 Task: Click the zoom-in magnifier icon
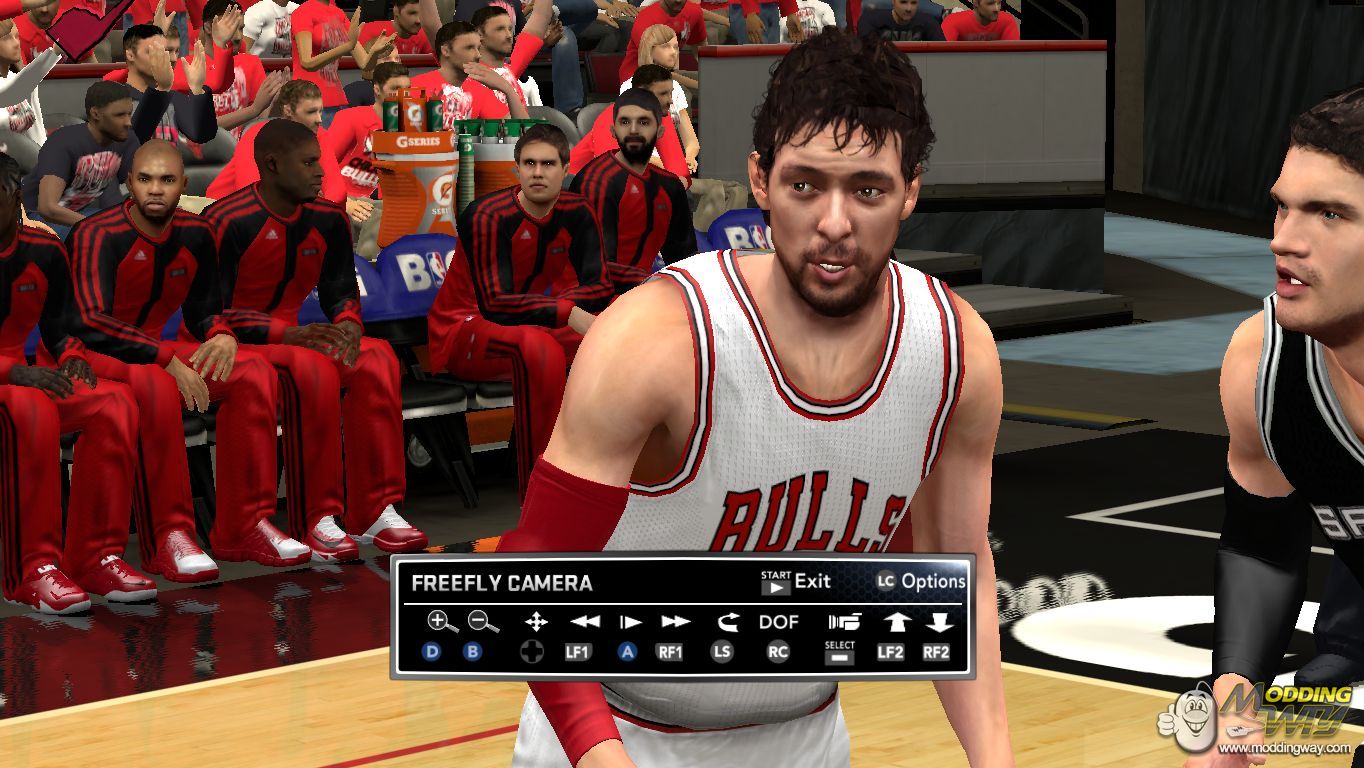pos(440,622)
